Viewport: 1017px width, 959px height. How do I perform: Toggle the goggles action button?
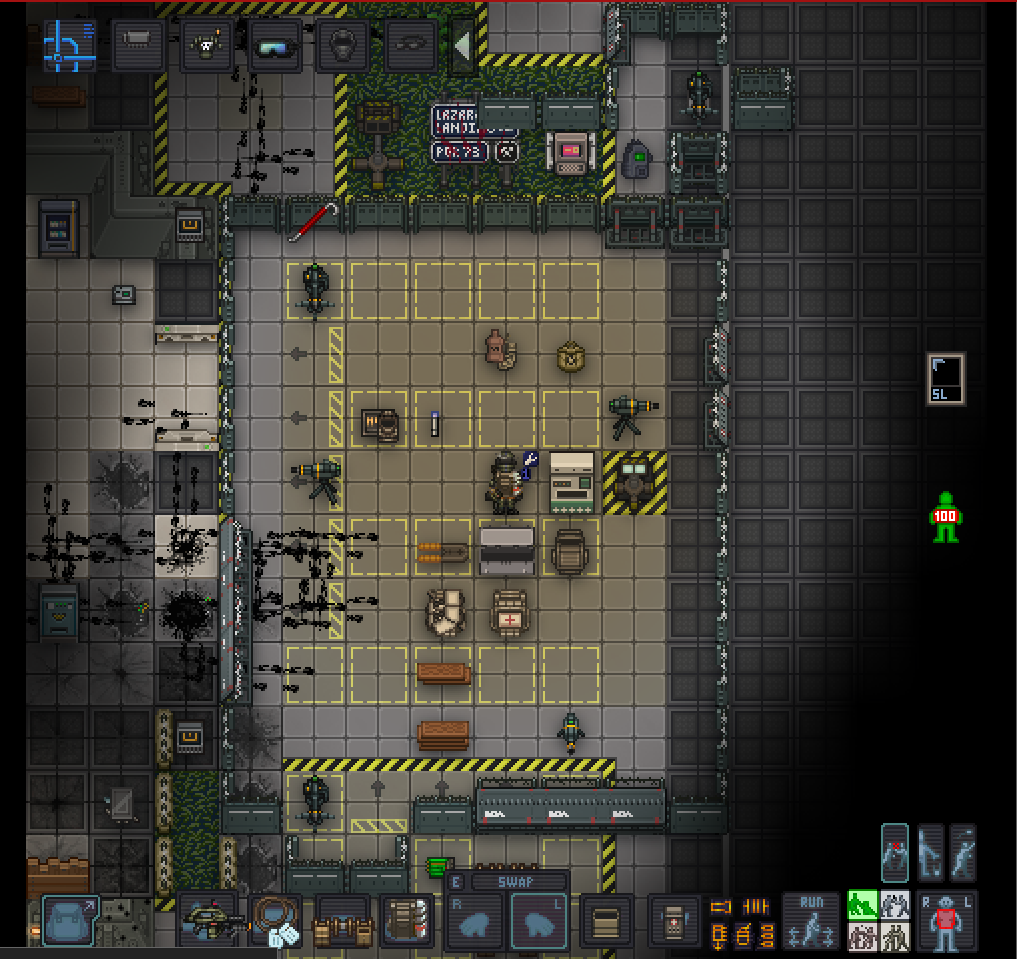click(x=274, y=45)
